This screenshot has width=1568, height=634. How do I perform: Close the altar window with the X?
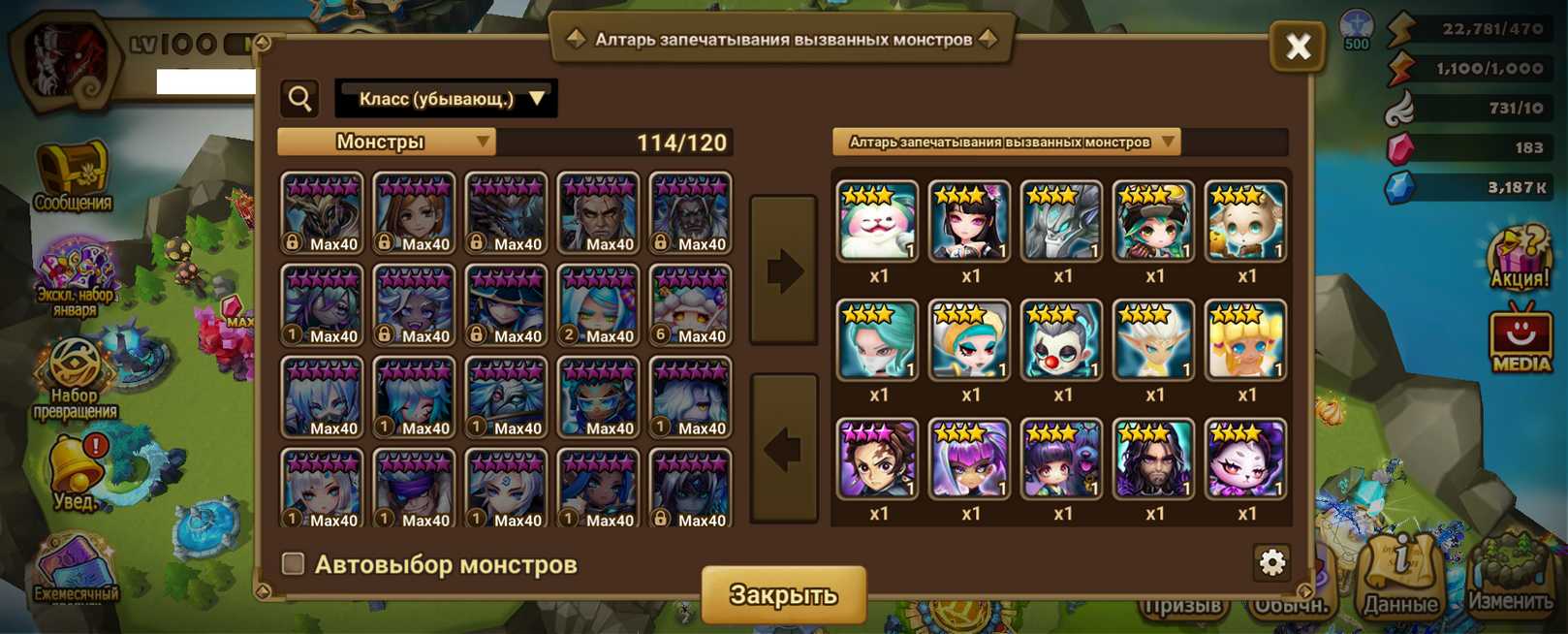point(1297,46)
